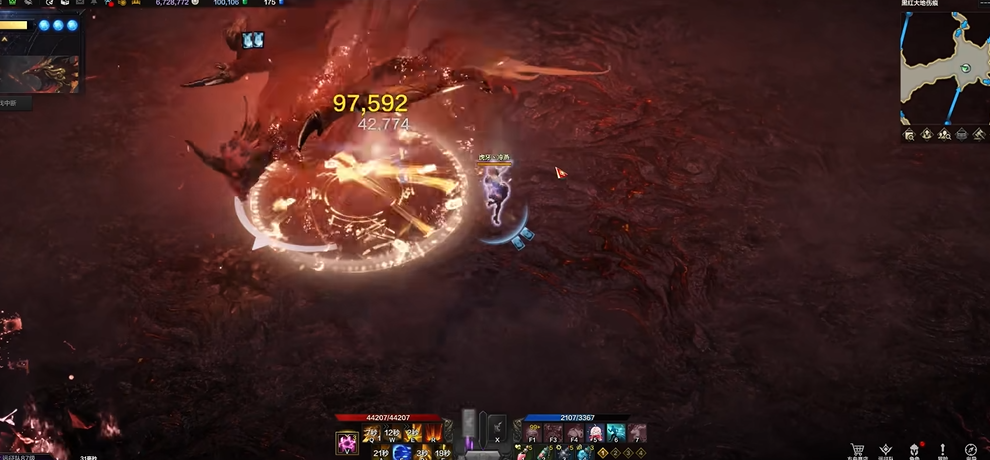Viewport: 990px width, 460px height.
Task: Open the exclamation mark guide menu
Action: [942, 451]
